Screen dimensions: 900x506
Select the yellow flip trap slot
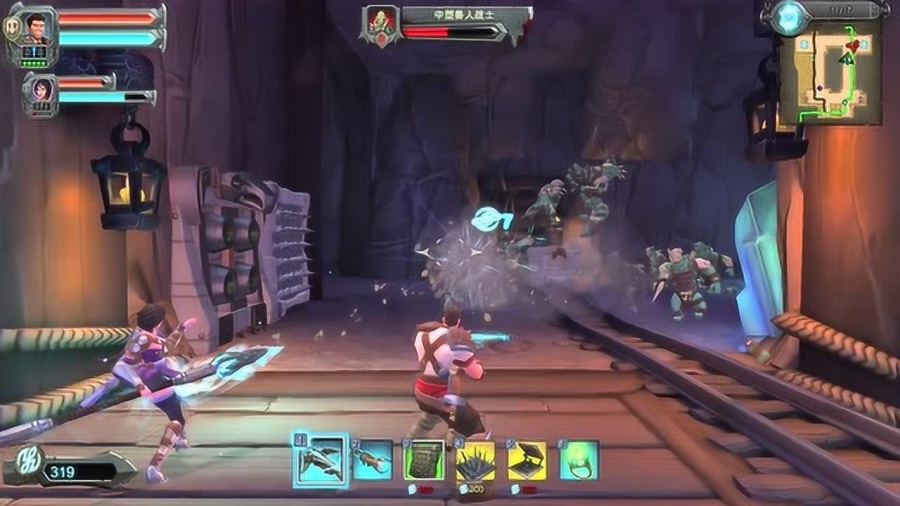pos(527,460)
